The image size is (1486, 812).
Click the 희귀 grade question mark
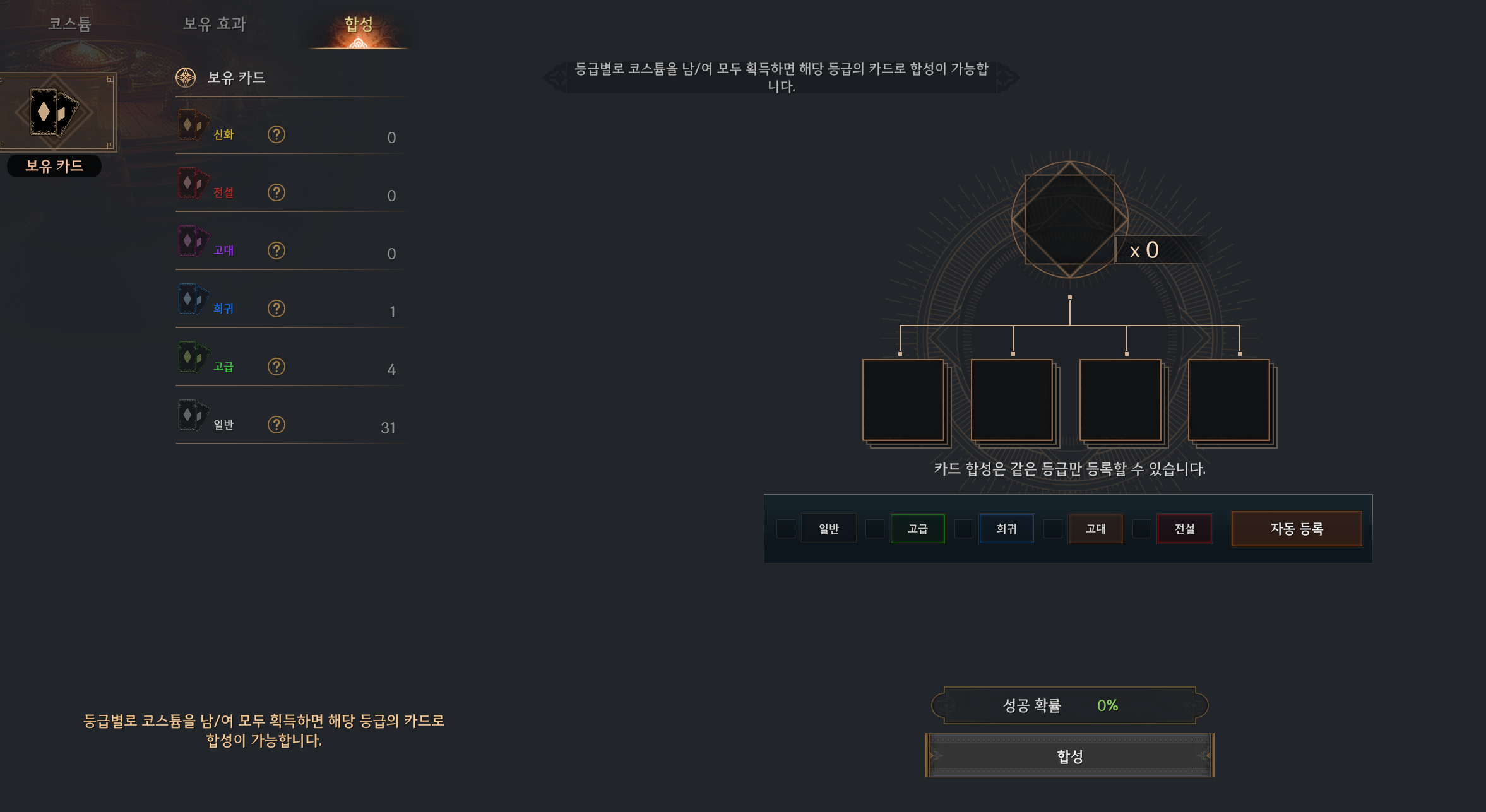coord(276,309)
